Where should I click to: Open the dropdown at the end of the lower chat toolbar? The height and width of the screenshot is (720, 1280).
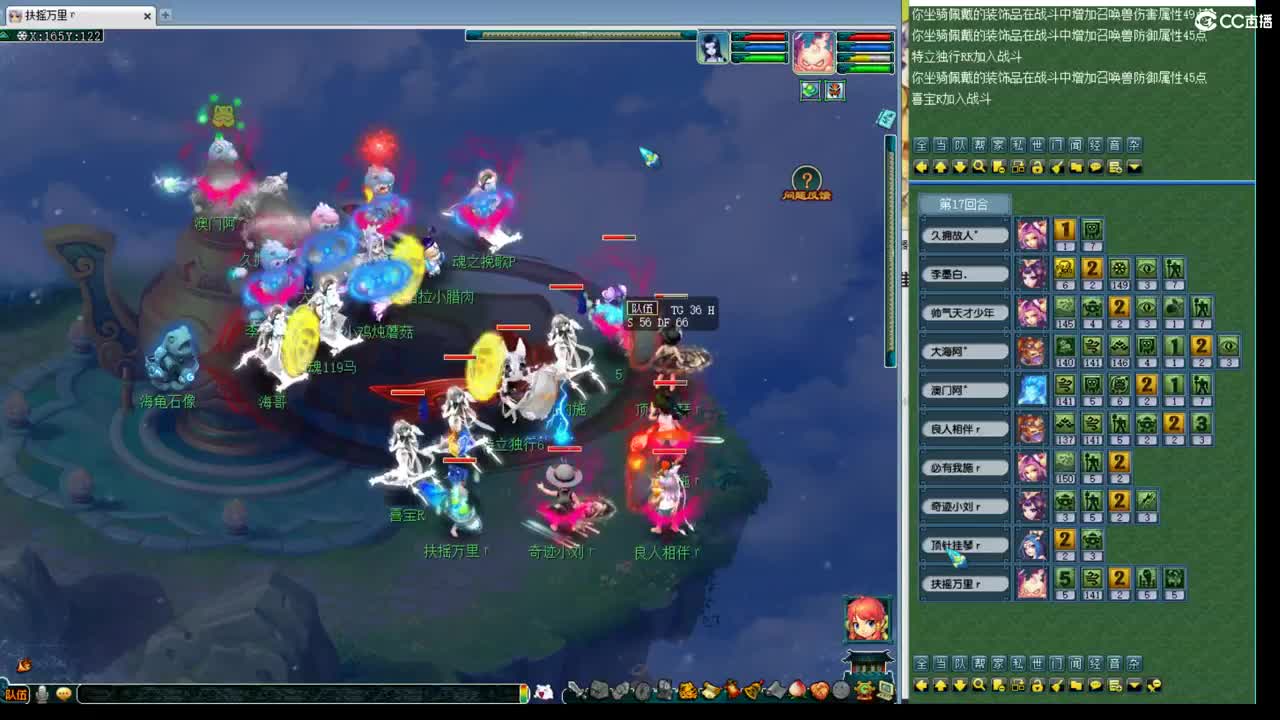[1134, 685]
